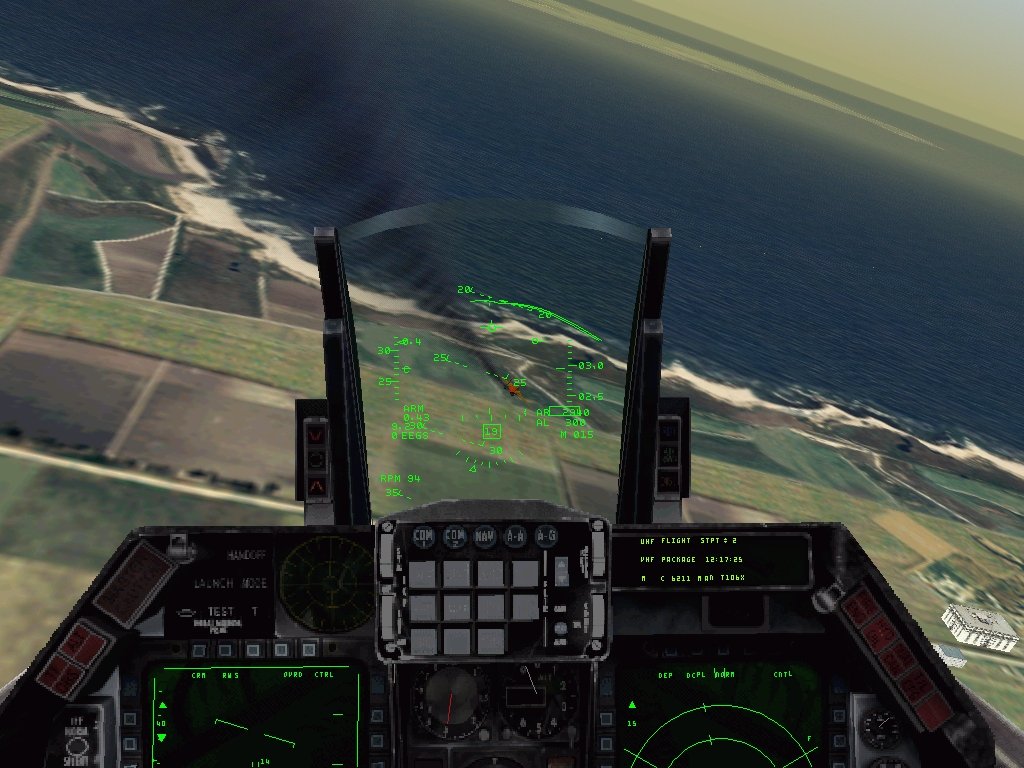The width and height of the screenshot is (1024, 768).
Task: Increase HSD range with the up arrow
Action: pos(631,705)
